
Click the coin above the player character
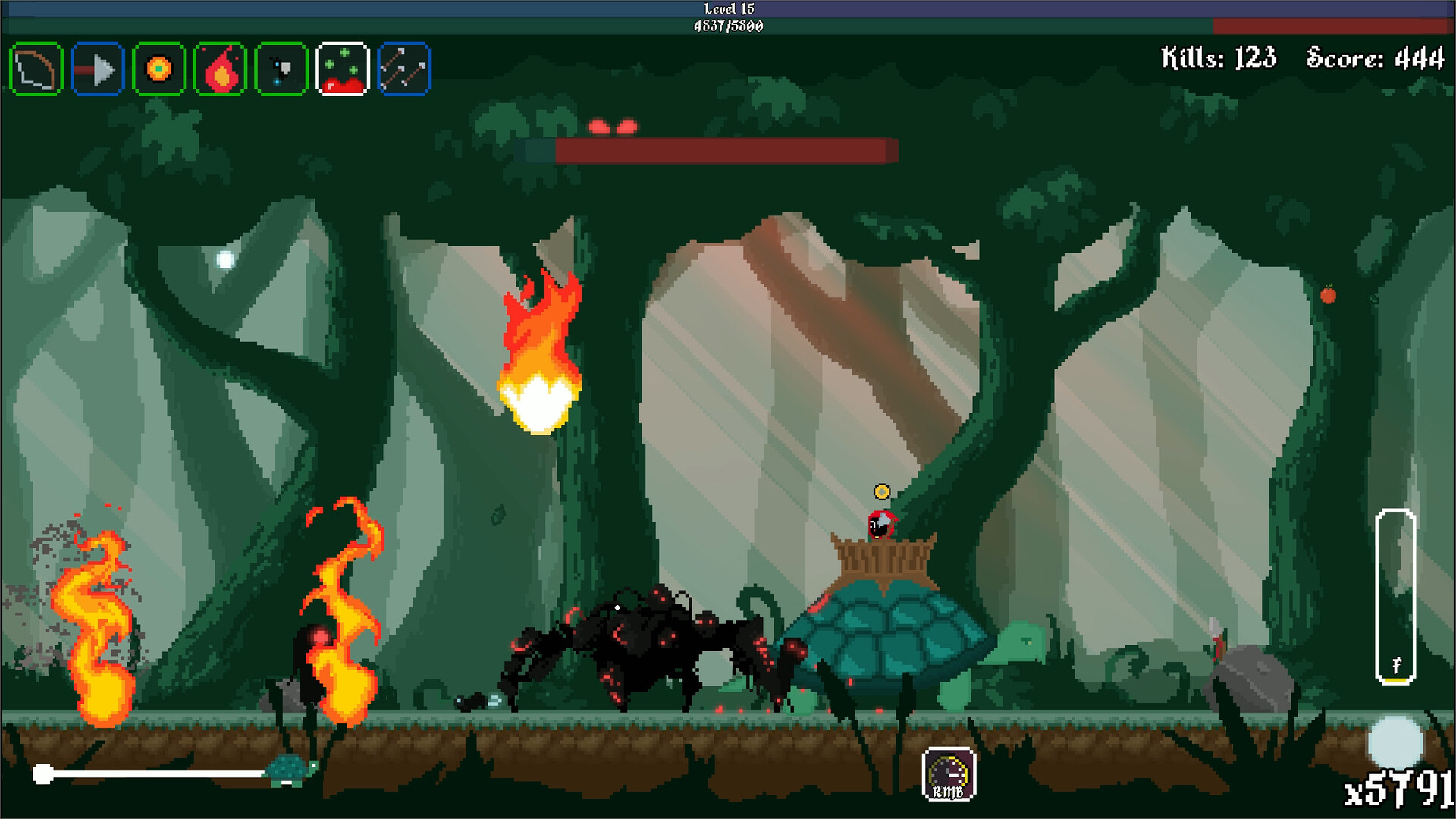(x=882, y=493)
